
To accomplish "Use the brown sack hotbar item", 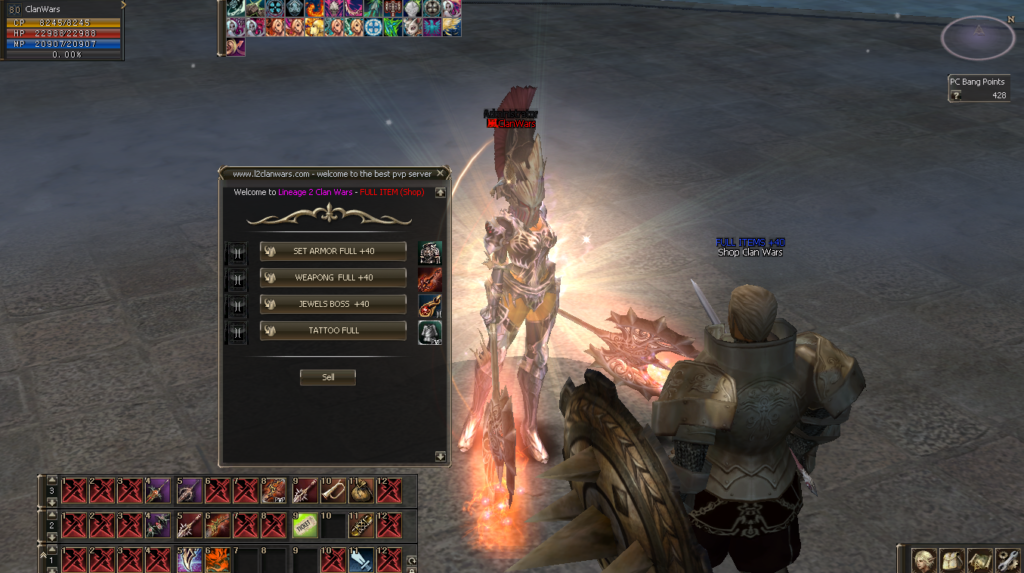I will [x=360, y=489].
